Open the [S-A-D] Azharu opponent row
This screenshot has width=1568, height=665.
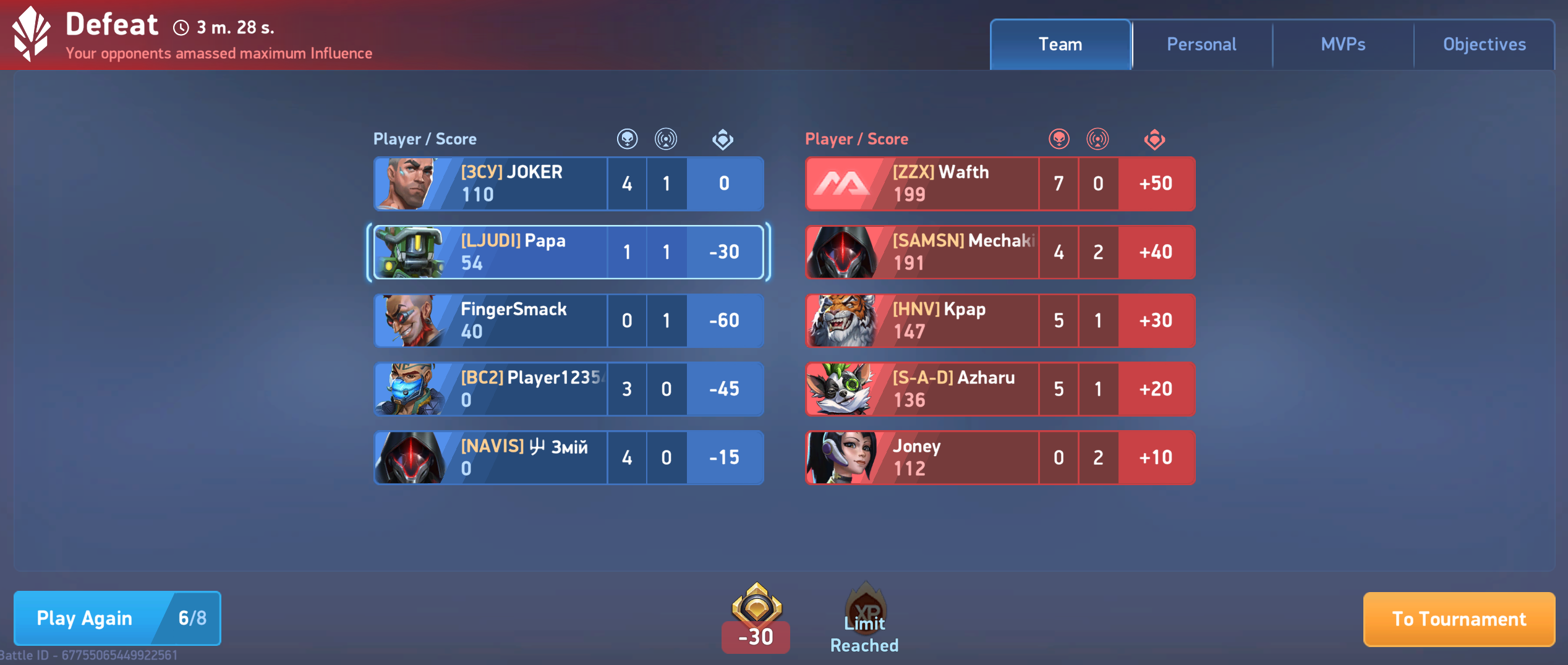999,389
